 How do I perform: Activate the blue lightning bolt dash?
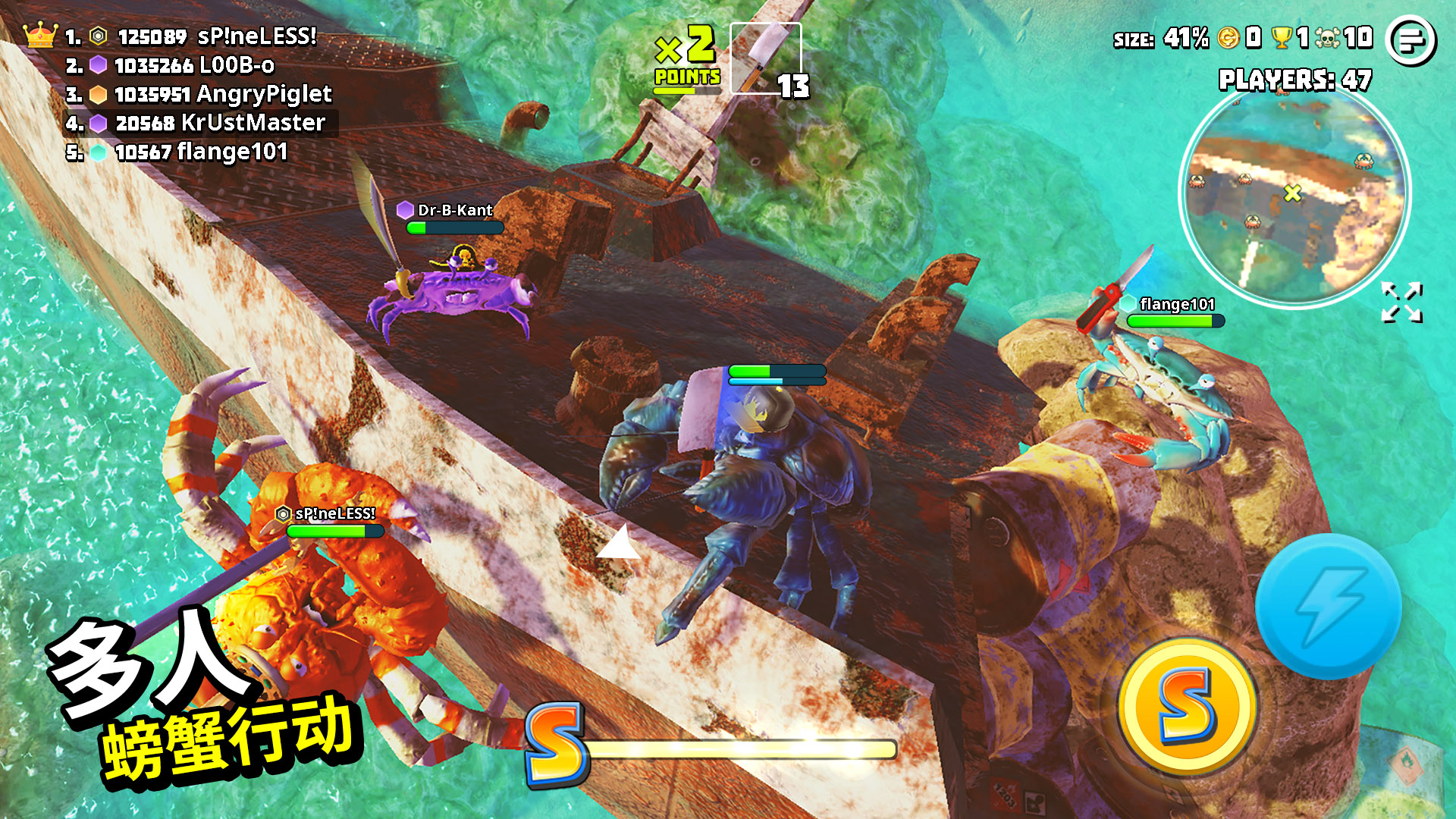click(1328, 606)
